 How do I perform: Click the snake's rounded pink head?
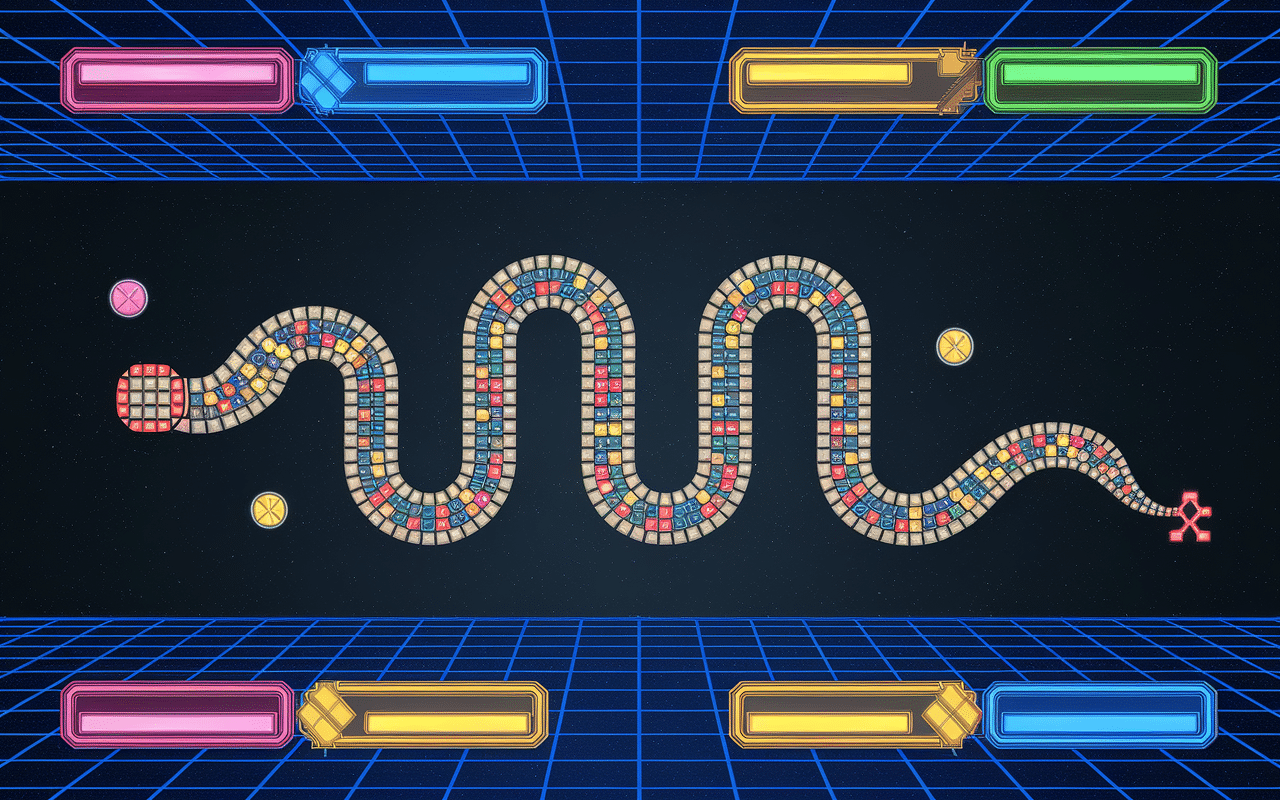coord(150,398)
